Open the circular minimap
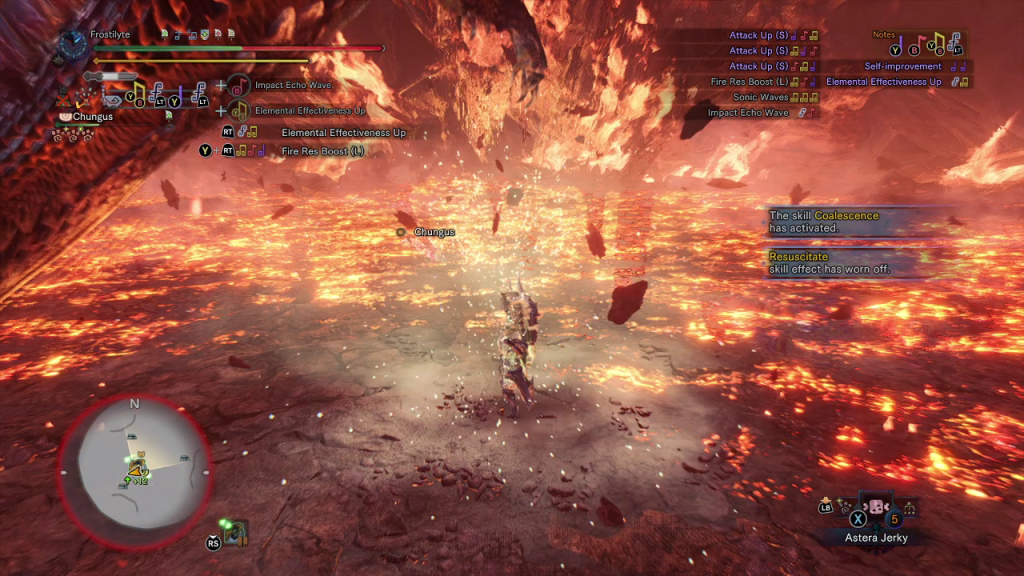Image resolution: width=1024 pixels, height=576 pixels. (x=134, y=472)
